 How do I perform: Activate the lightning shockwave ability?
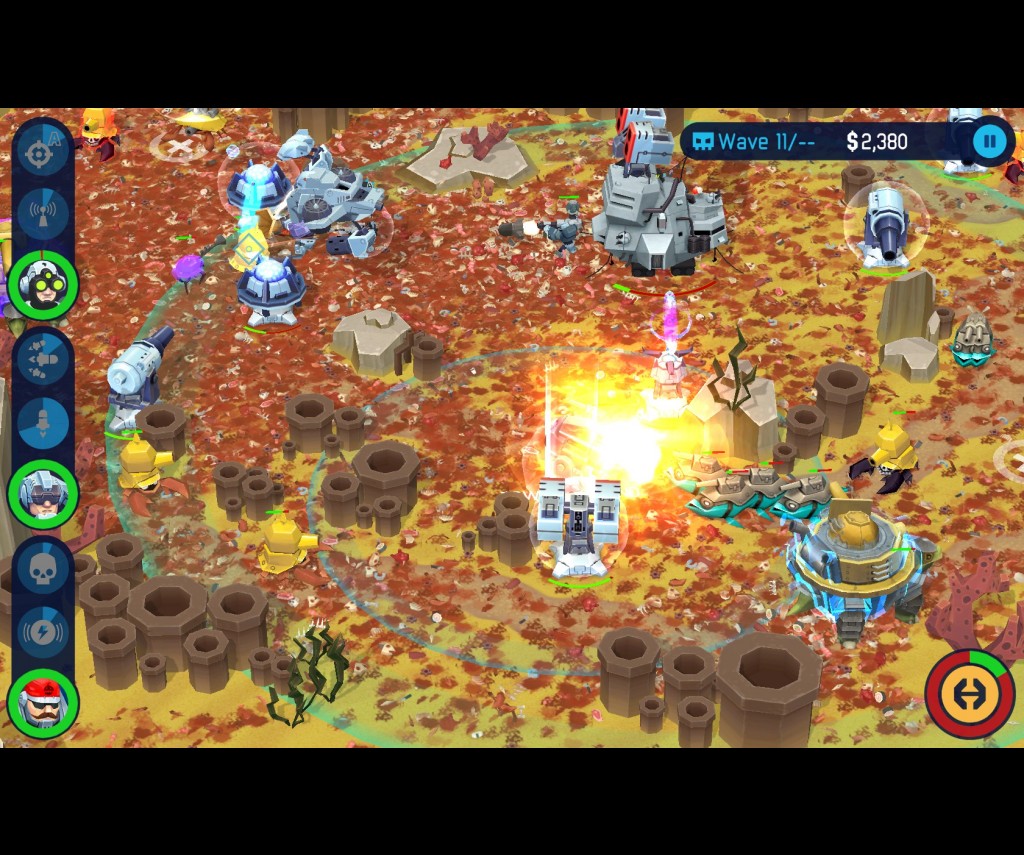point(43,631)
